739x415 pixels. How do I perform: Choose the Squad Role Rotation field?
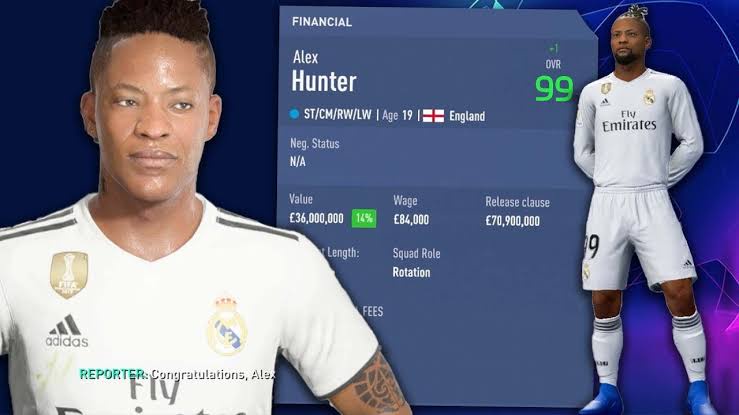tap(412, 272)
